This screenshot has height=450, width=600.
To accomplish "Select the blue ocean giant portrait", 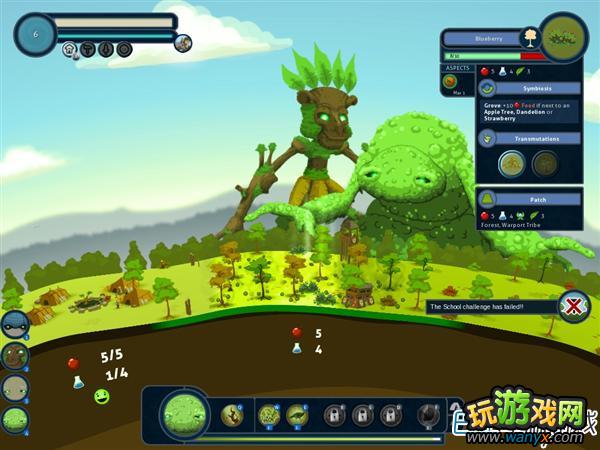I will (x=14, y=325).
